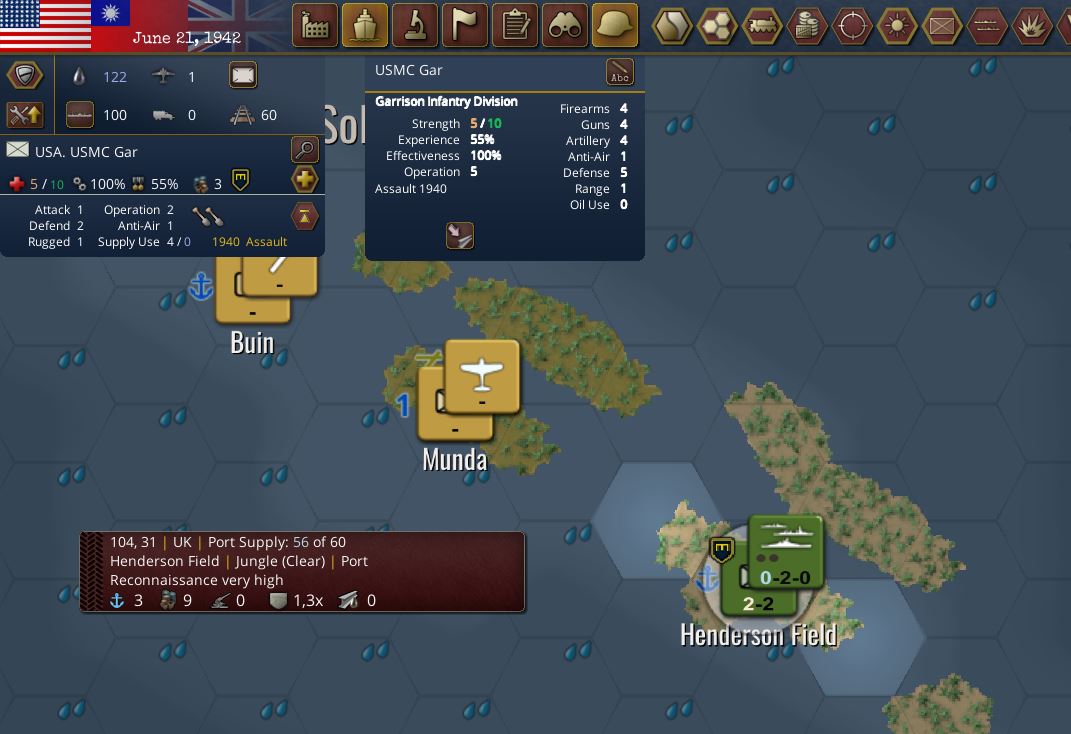
Task: Toggle the explosion combat overlay
Action: [1032, 26]
